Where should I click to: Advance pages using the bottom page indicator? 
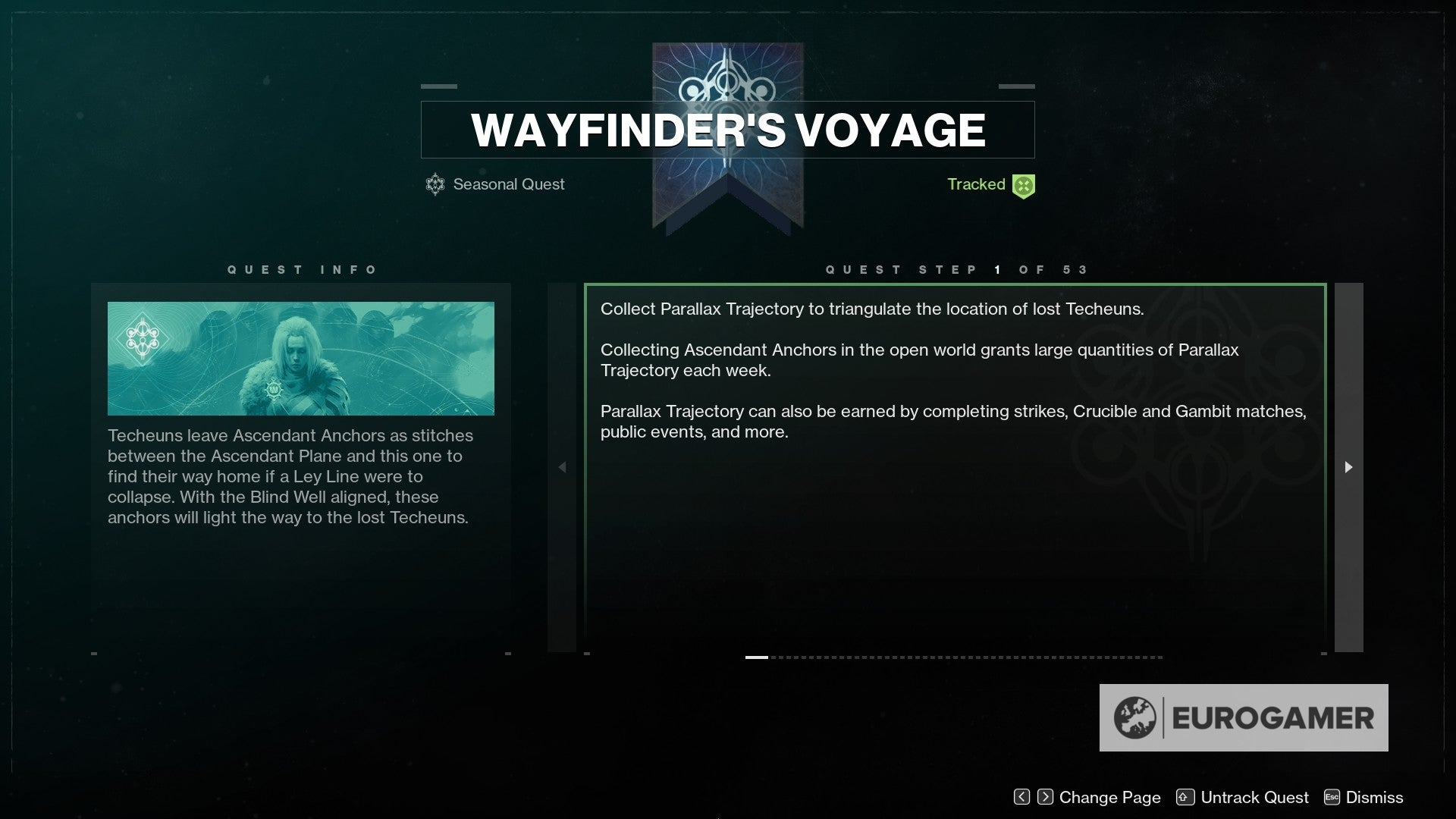(959, 657)
